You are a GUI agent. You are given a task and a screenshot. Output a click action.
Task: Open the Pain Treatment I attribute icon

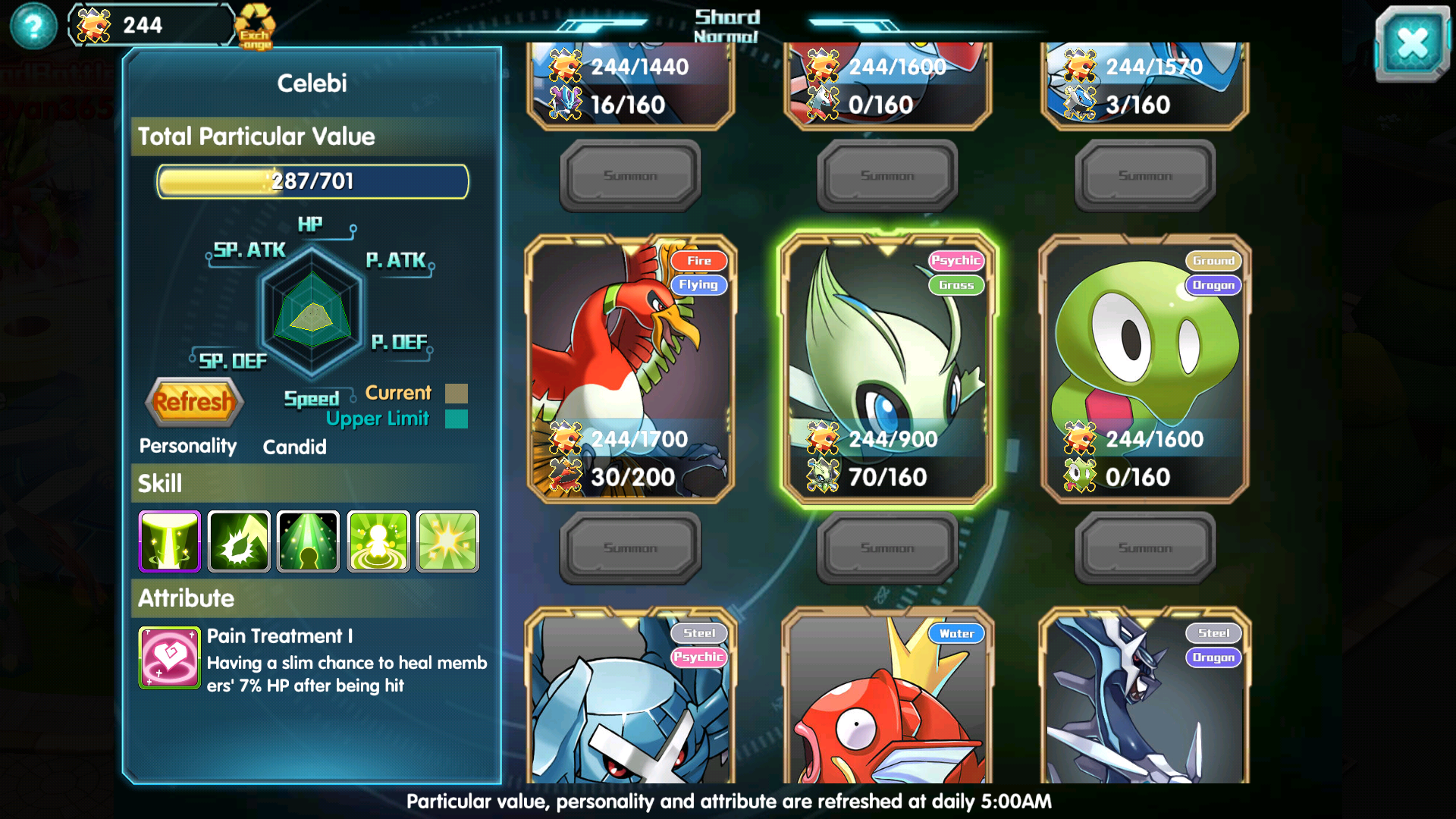click(168, 657)
